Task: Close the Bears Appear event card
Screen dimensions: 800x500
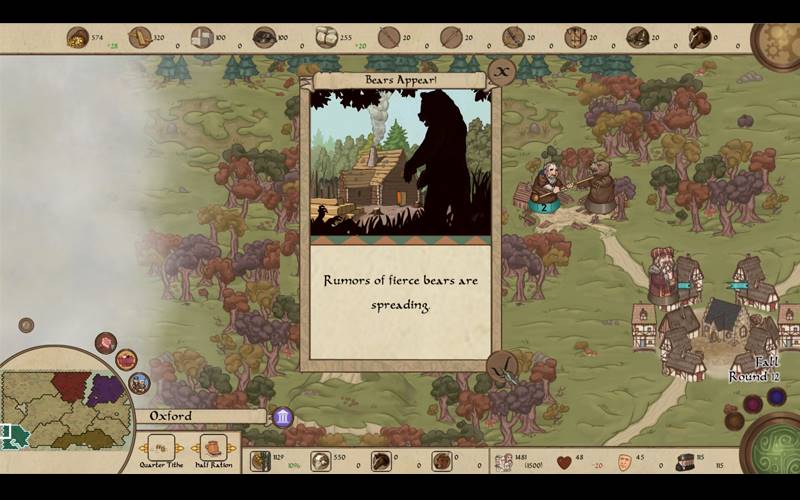Action: [x=501, y=72]
